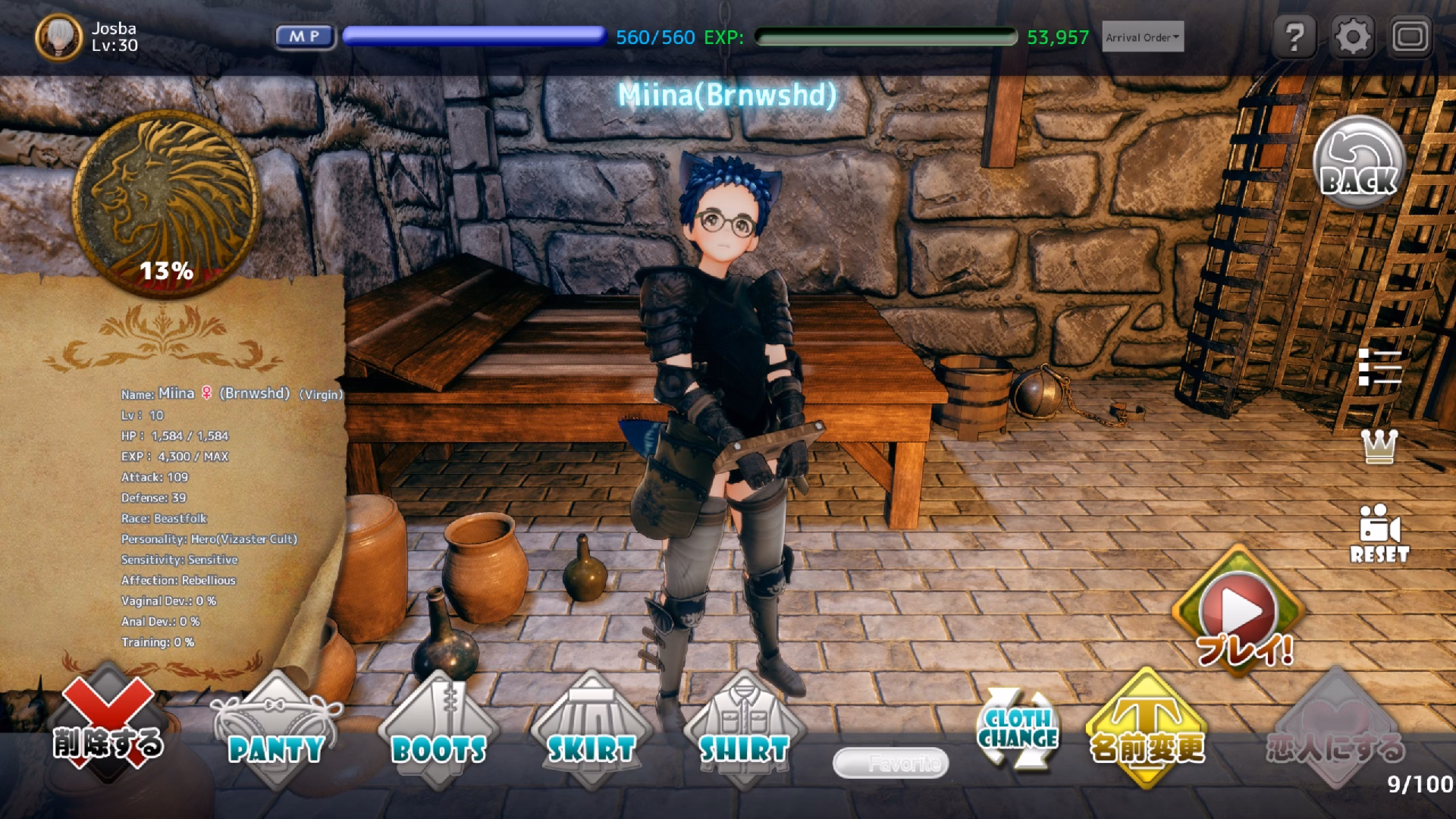Open the Arrival Order sort dropdown
1456x819 pixels.
pyautogui.click(x=1142, y=37)
